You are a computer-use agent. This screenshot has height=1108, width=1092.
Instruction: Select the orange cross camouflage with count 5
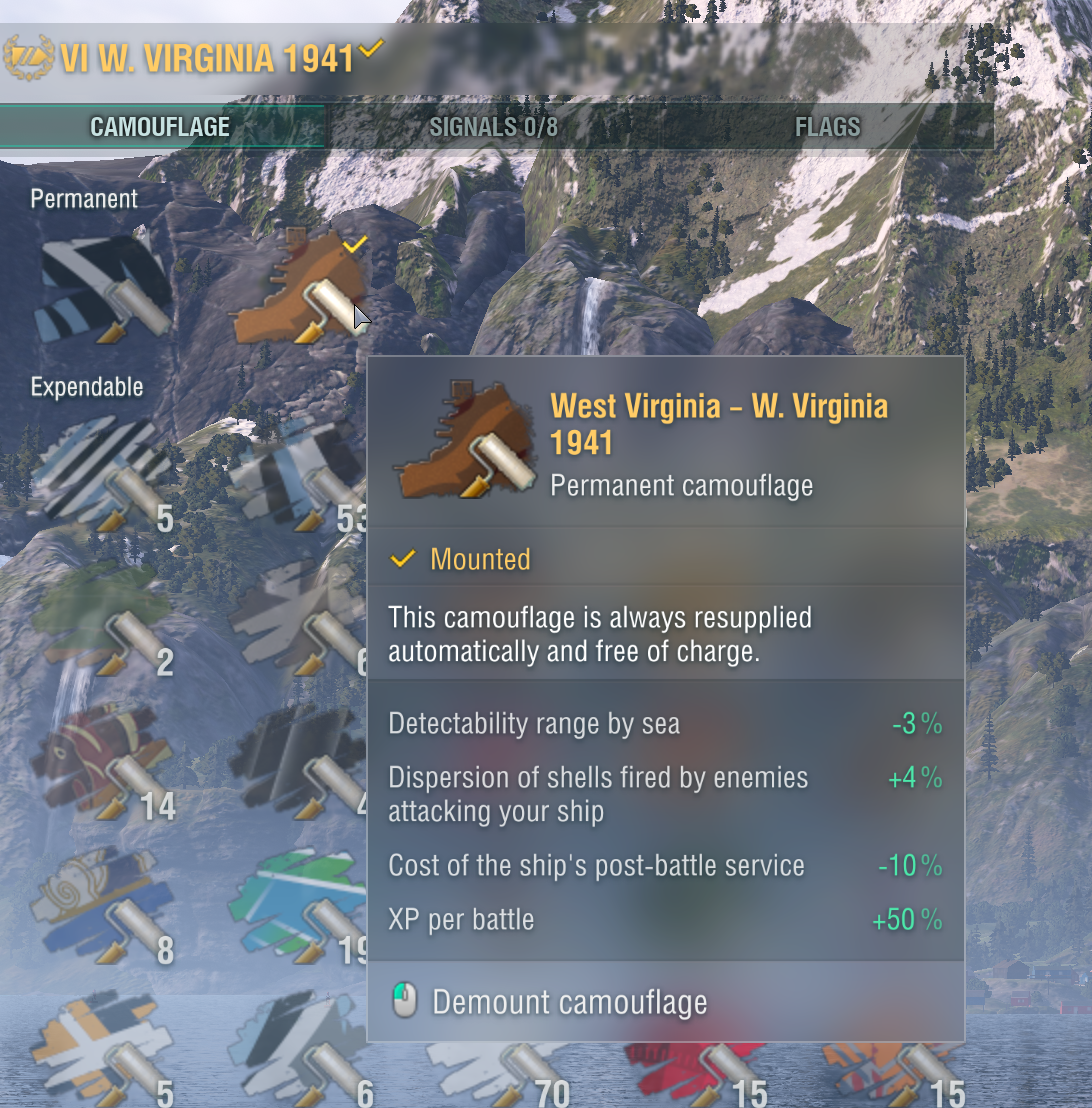point(102,1050)
